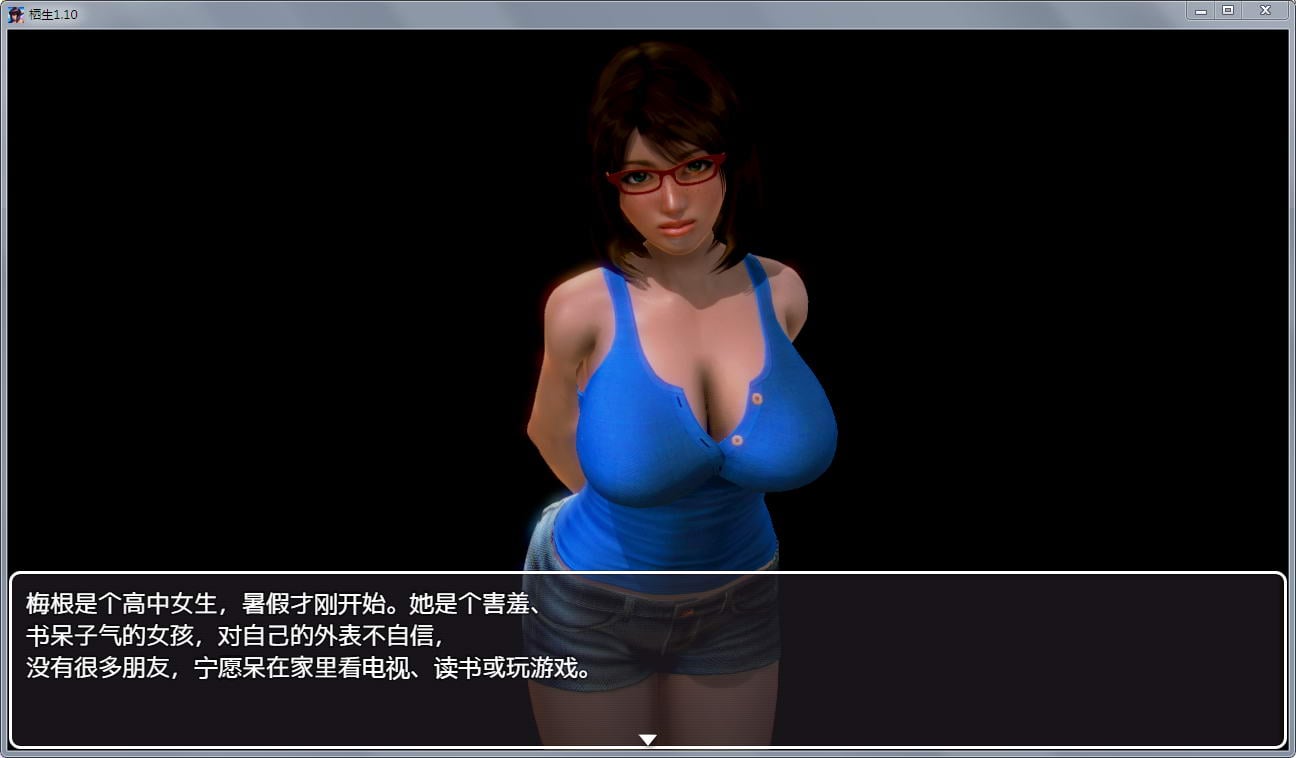This screenshot has height=758, width=1296.
Task: Click the black background left of the character
Action: 250,300
